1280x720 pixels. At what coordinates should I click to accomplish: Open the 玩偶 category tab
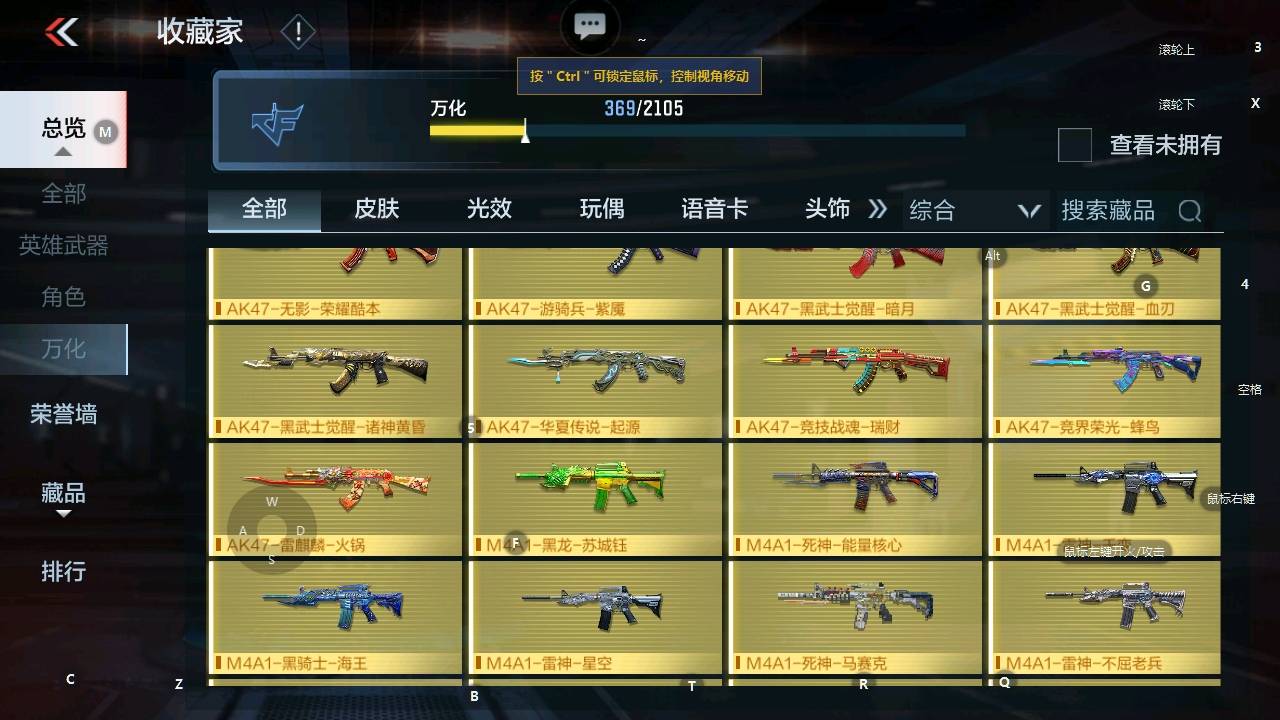[x=602, y=210]
